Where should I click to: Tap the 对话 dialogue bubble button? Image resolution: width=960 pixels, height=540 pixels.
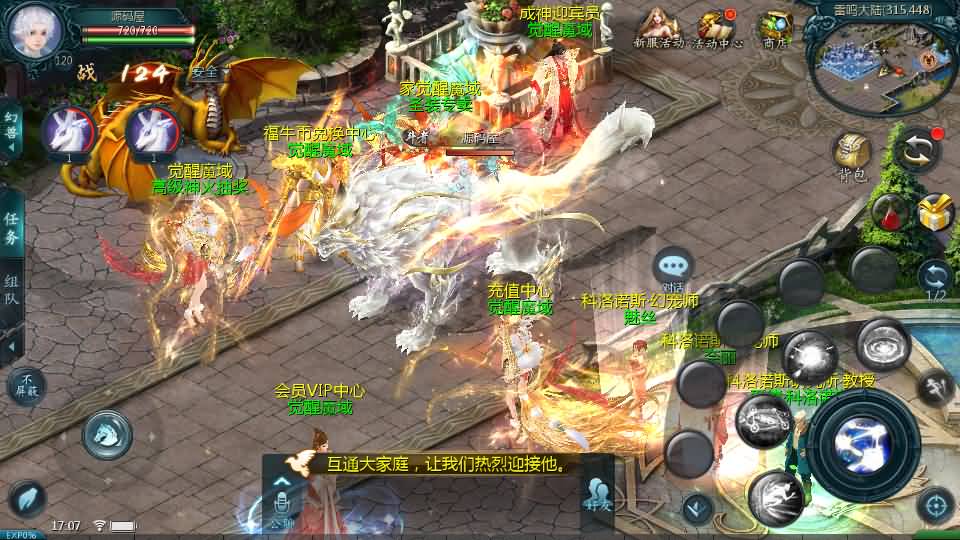point(673,268)
